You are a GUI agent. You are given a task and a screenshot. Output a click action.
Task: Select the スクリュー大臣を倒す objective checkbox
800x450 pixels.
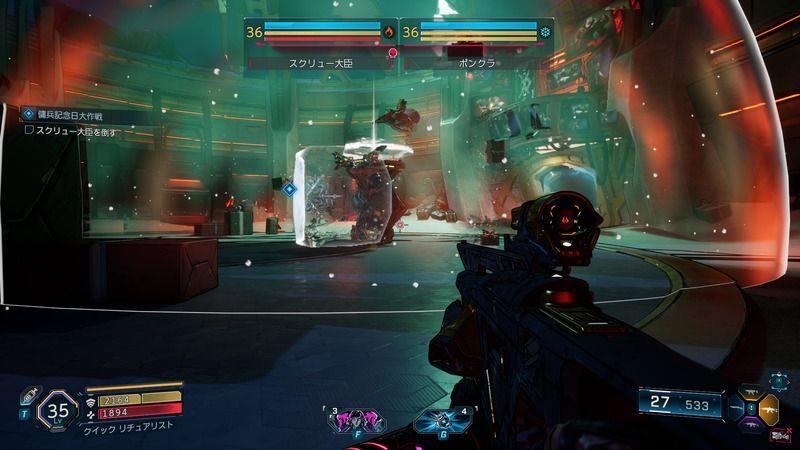click(x=29, y=130)
